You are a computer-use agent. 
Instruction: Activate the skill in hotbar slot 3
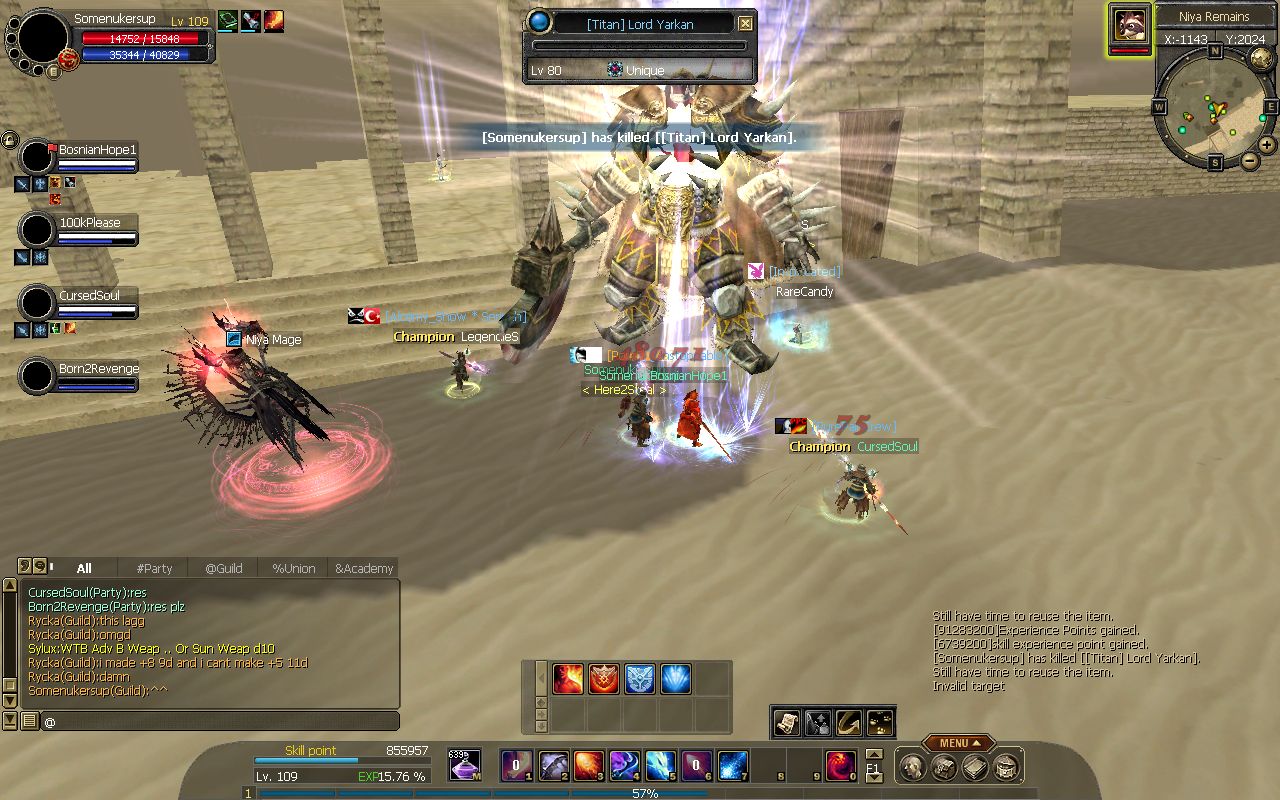tap(587, 766)
